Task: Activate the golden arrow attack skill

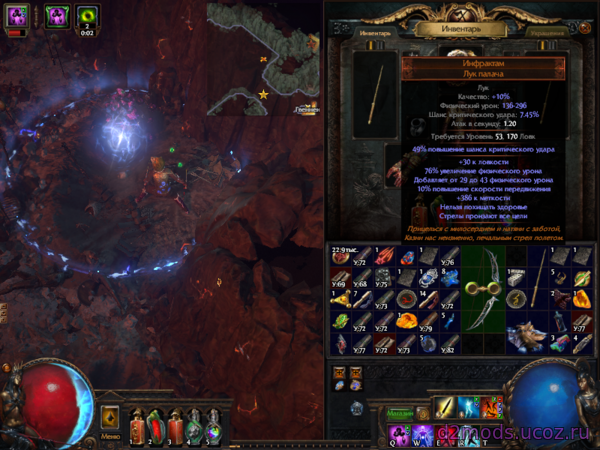Action: click(x=444, y=406)
